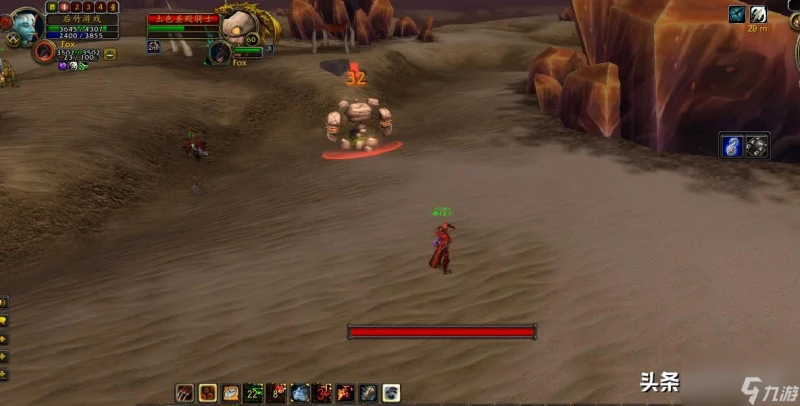
Task: Select the player portrait frame
Action: click(x=25, y=22)
